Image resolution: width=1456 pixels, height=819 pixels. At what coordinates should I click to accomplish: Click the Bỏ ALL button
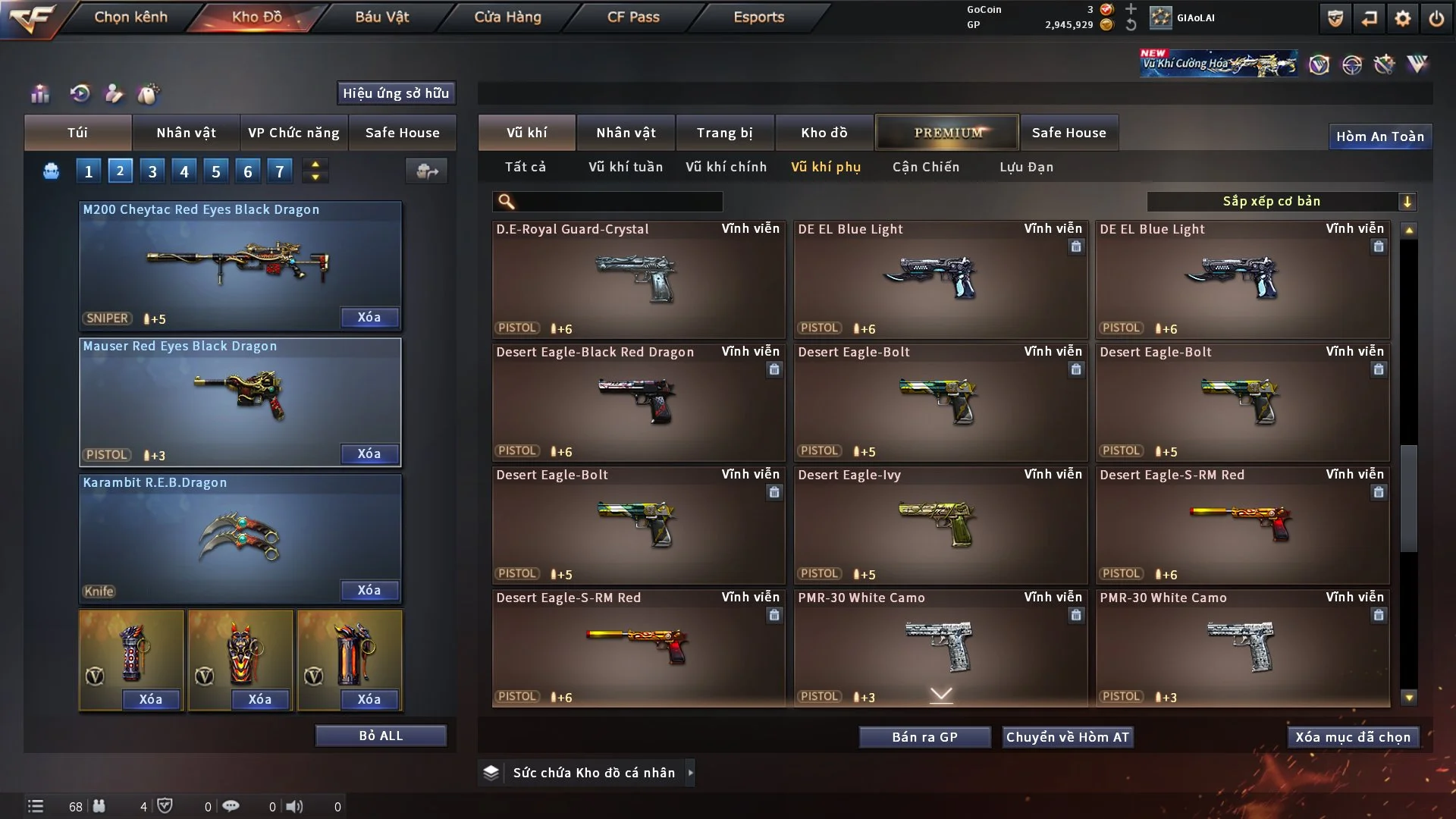click(381, 736)
